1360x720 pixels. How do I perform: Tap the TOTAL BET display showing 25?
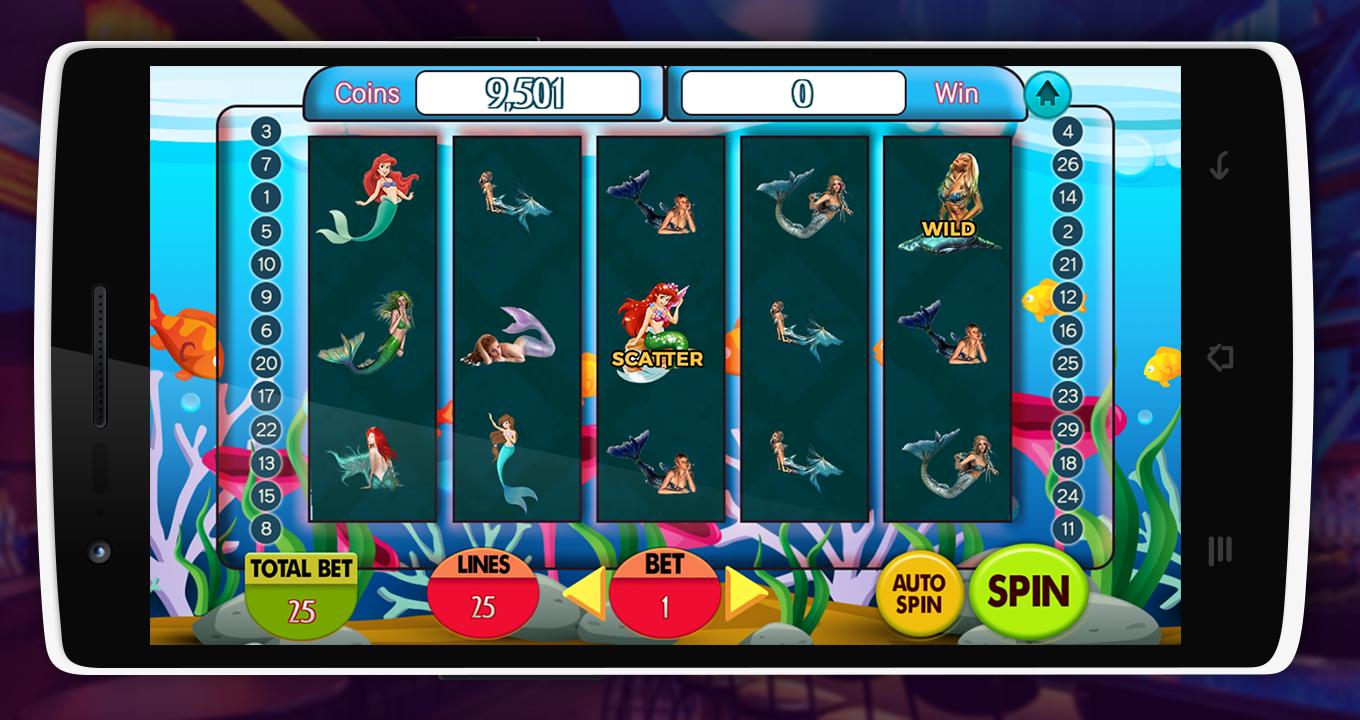click(x=303, y=592)
